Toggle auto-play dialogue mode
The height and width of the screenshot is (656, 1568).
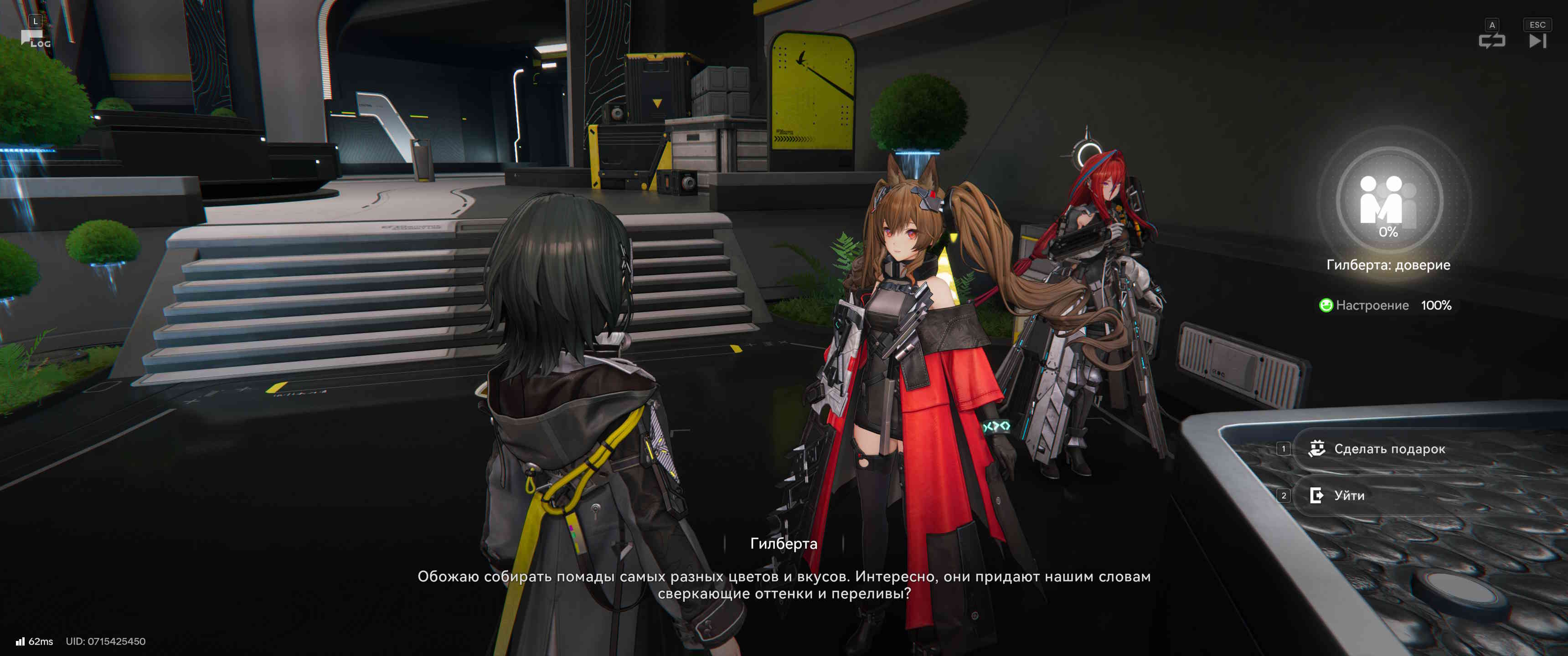point(1491,41)
